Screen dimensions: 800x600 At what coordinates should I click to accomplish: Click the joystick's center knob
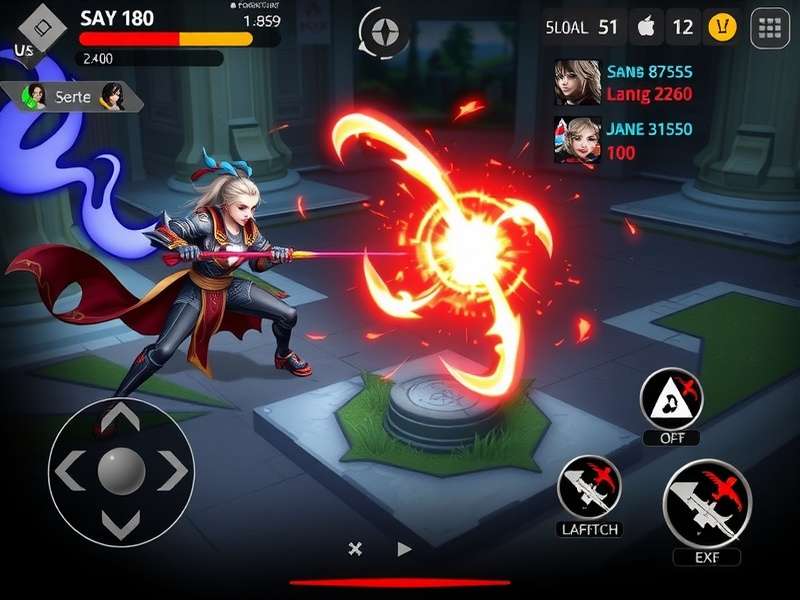[x=121, y=470]
